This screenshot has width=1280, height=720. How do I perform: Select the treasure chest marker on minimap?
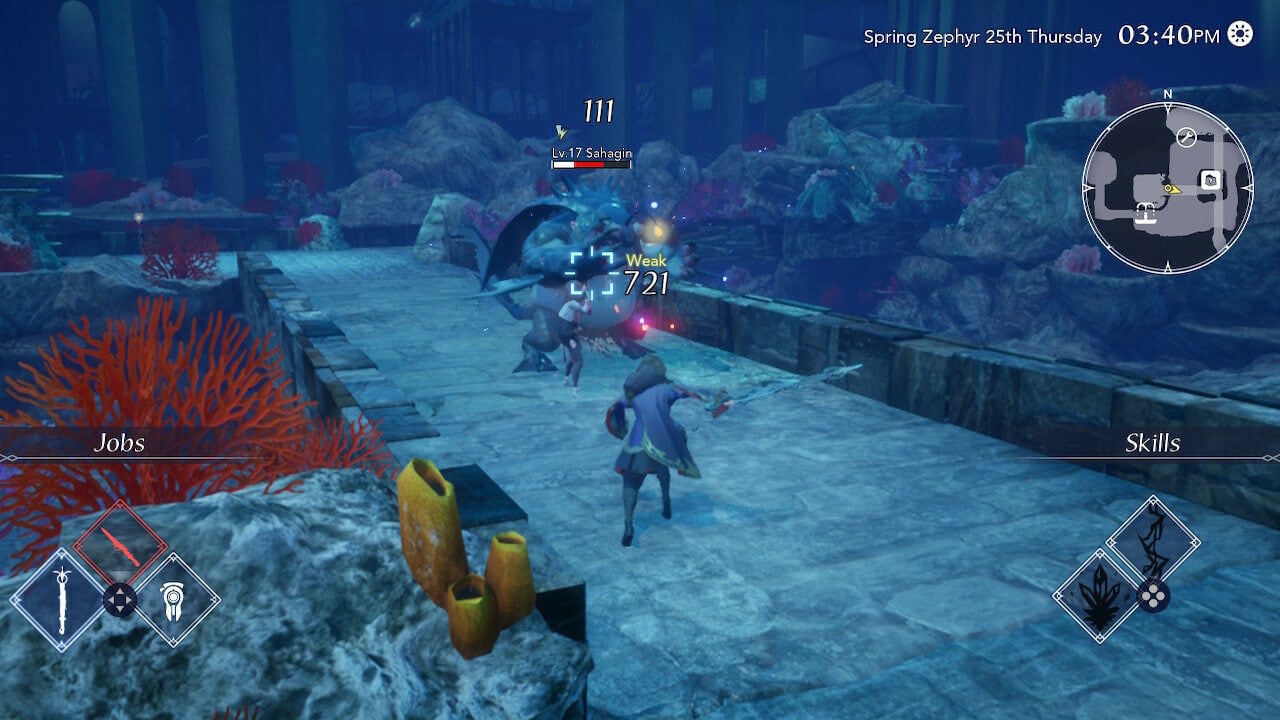pos(1209,180)
